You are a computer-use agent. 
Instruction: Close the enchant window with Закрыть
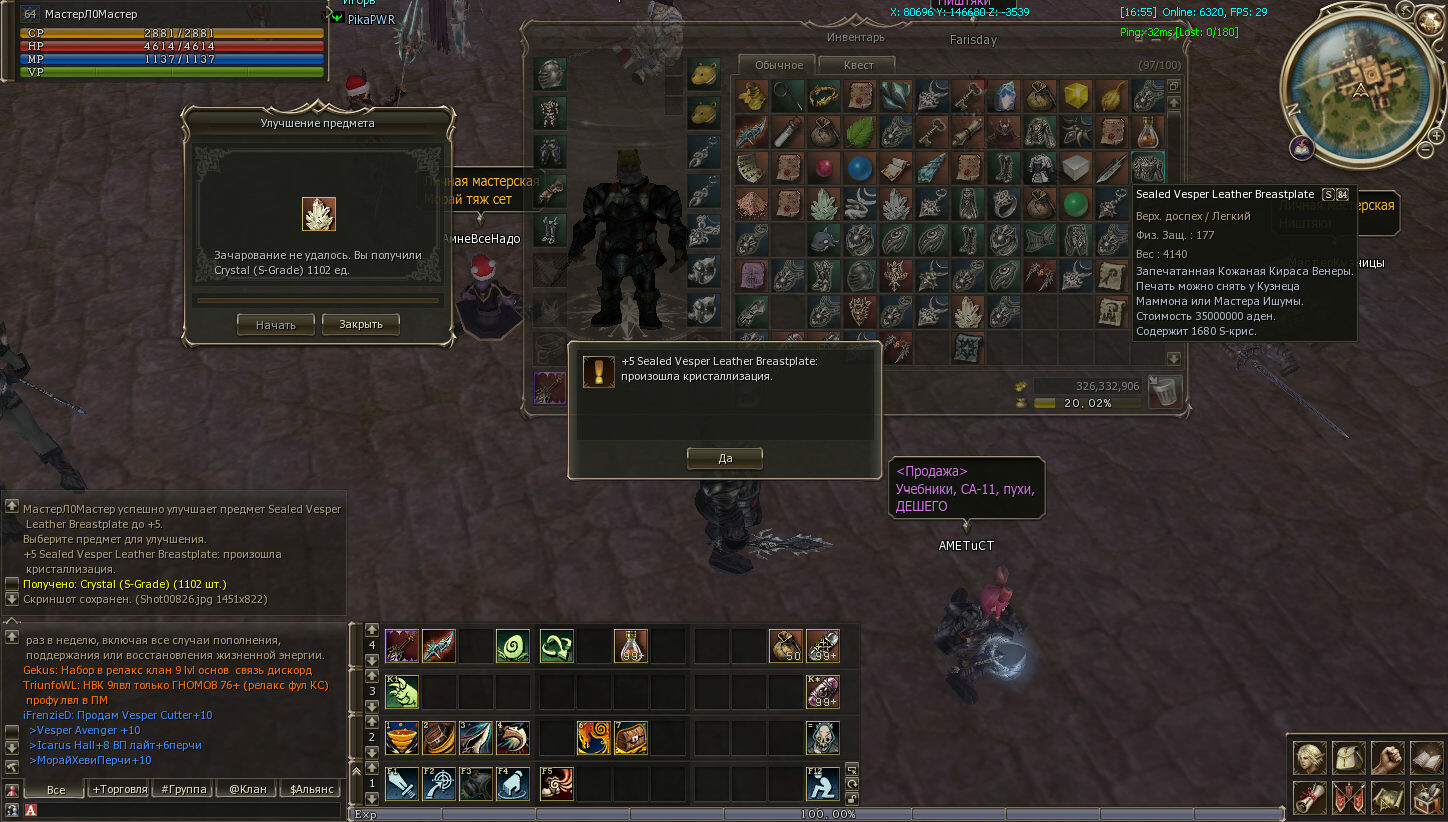[360, 324]
